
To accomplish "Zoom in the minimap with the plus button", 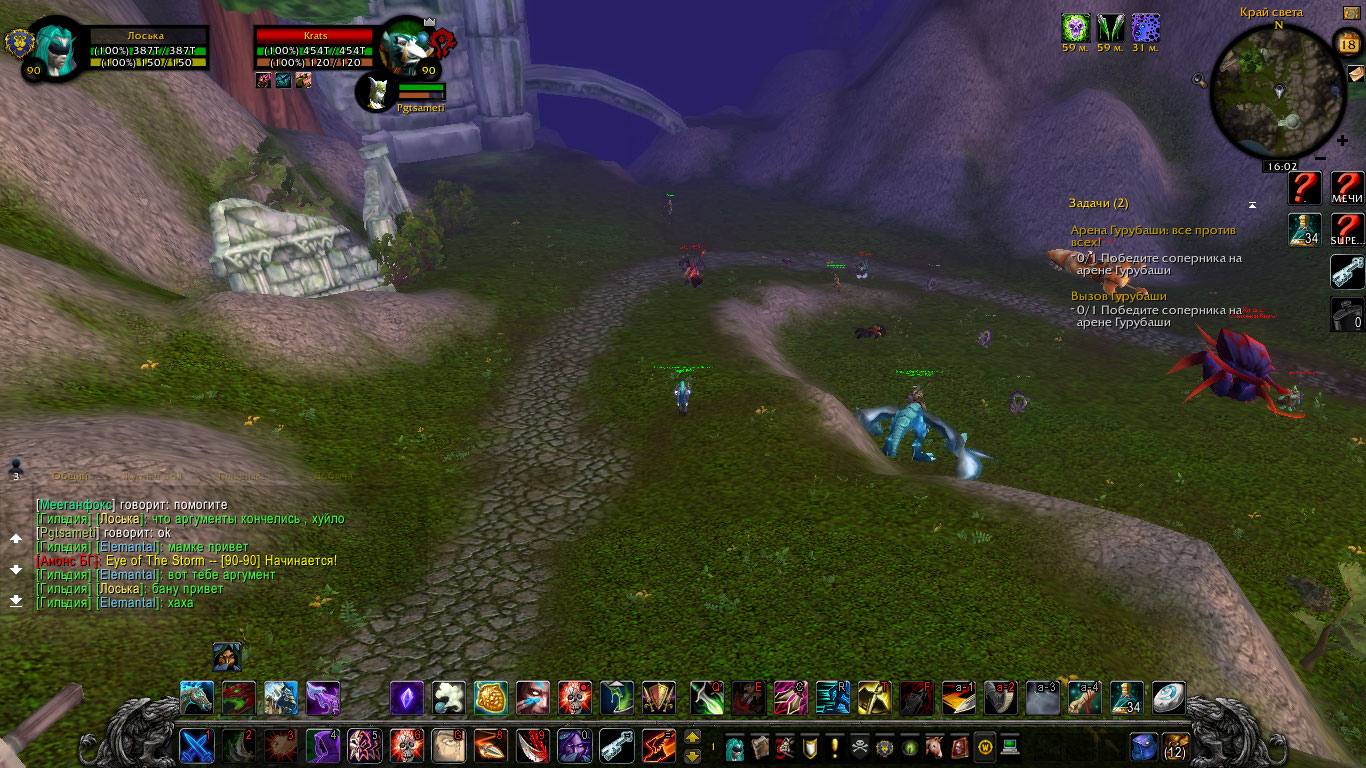I will [x=1342, y=141].
